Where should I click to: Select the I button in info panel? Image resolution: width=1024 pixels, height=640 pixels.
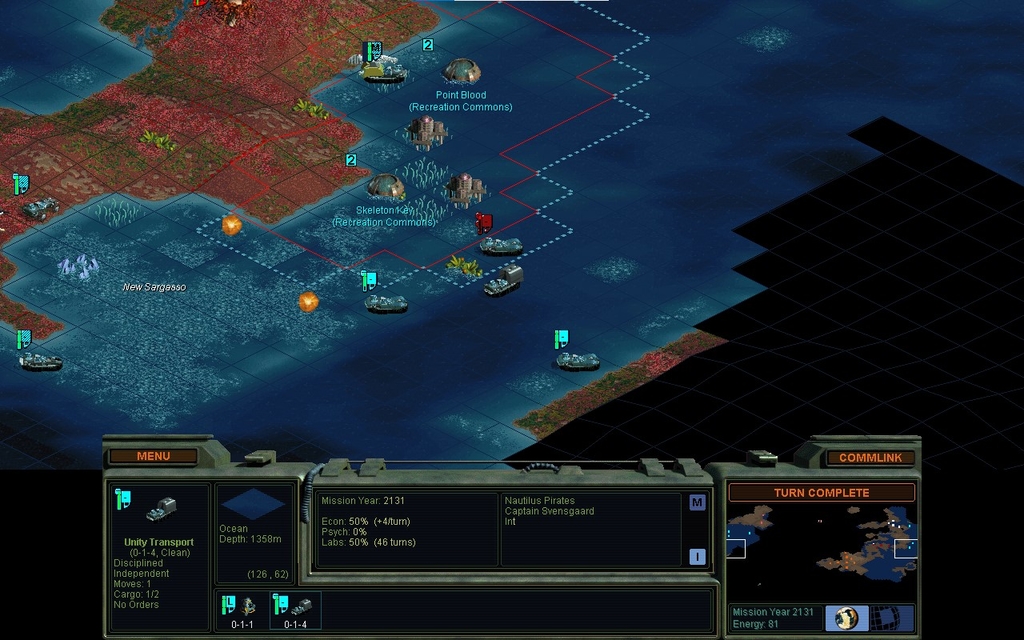[x=697, y=557]
